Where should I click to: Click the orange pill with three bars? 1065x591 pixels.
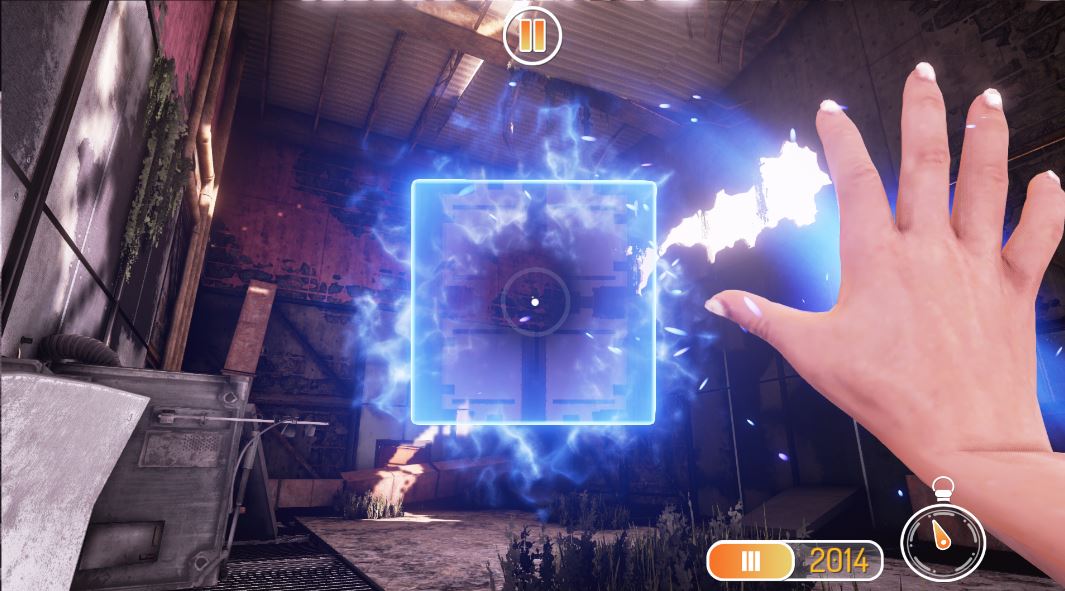pos(750,561)
